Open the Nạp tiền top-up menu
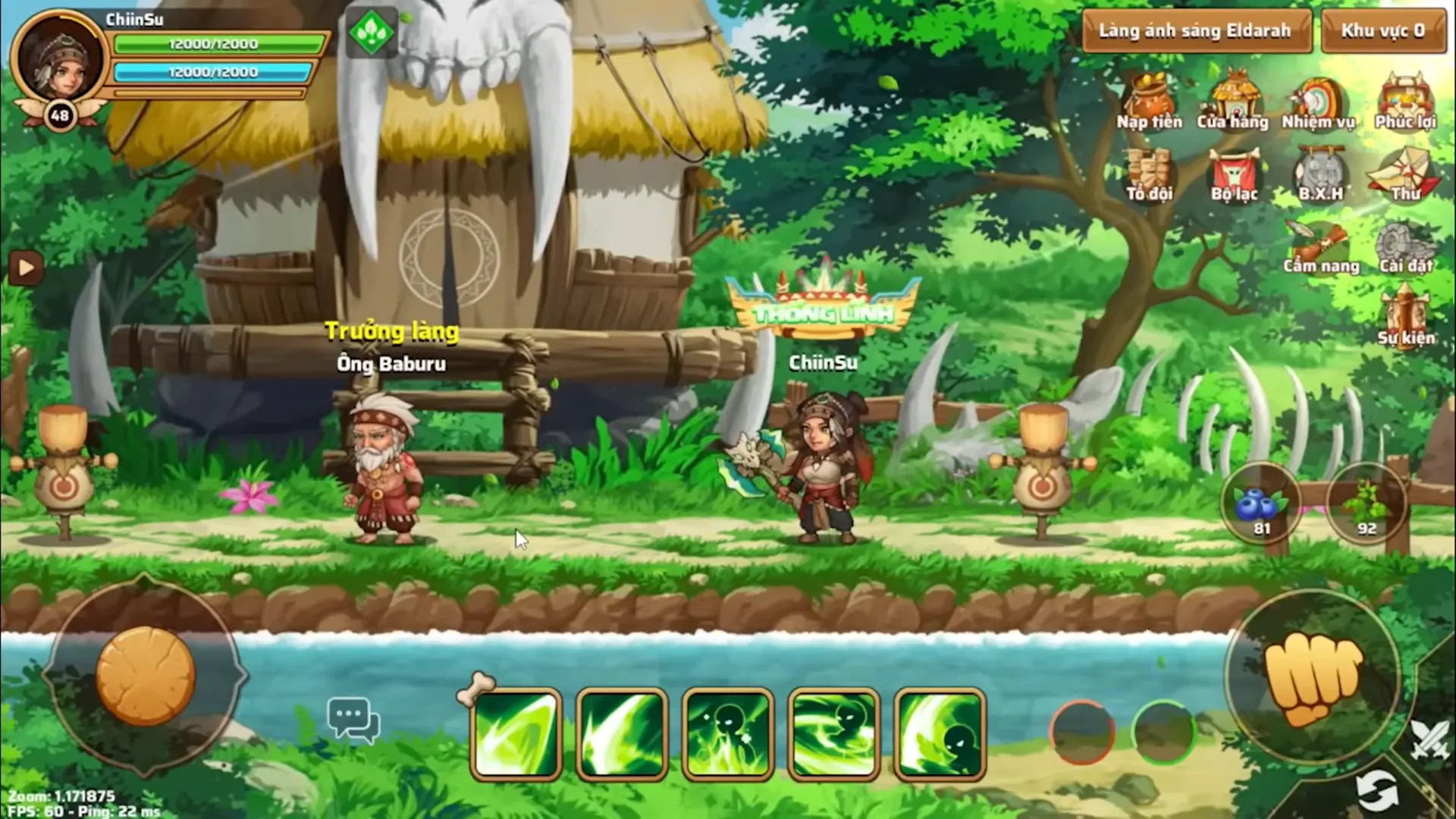Image resolution: width=1456 pixels, height=819 pixels. point(1149,102)
